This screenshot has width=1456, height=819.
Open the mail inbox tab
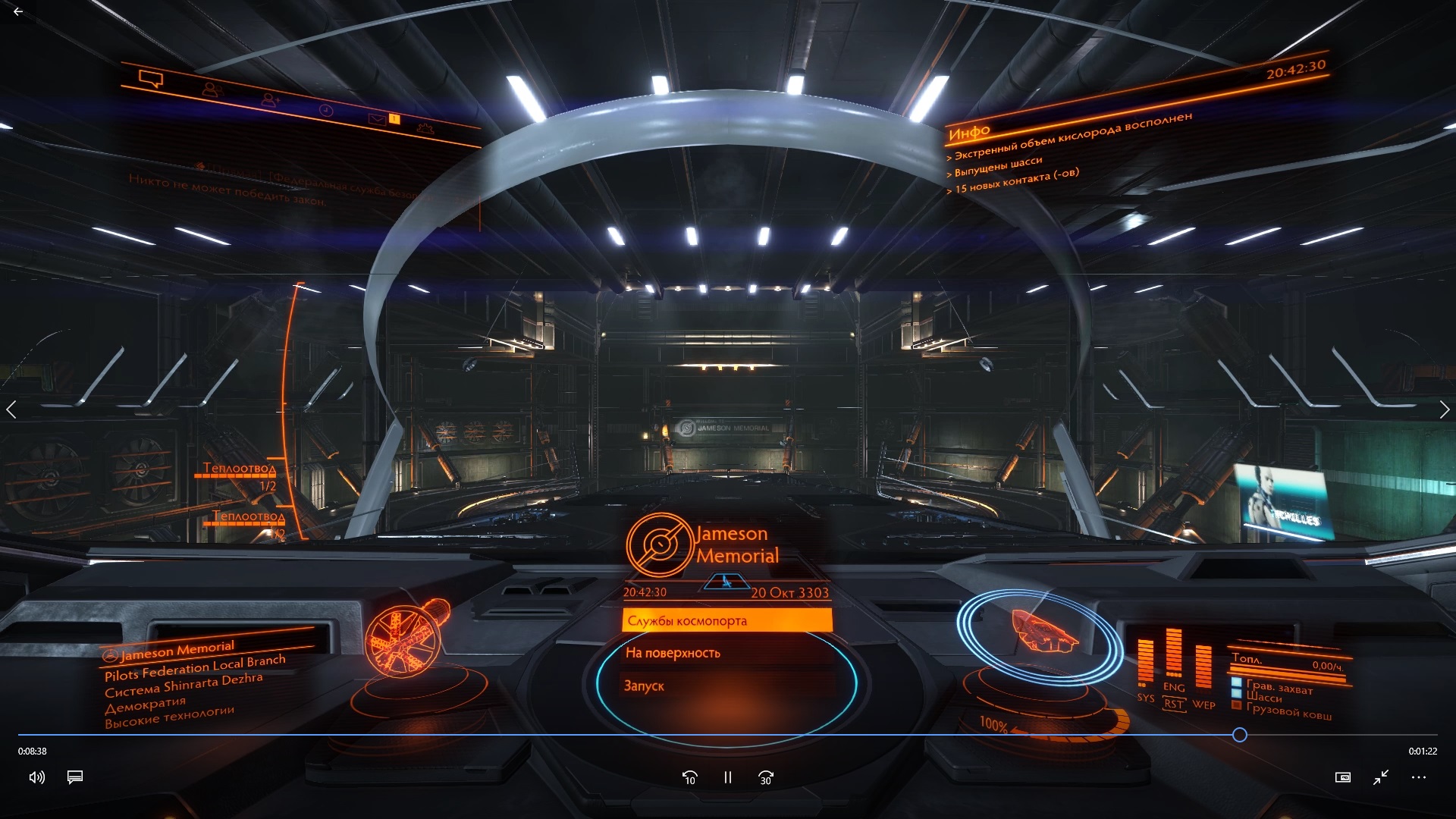pyautogui.click(x=377, y=118)
